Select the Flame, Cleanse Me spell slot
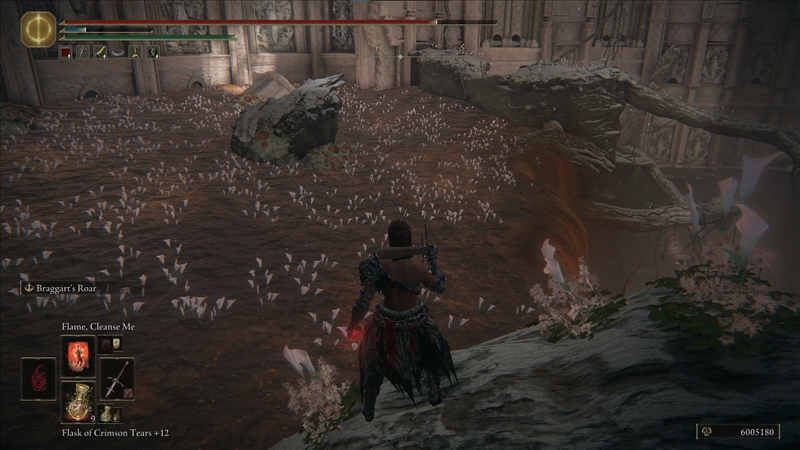800x450 pixels. tap(77, 355)
